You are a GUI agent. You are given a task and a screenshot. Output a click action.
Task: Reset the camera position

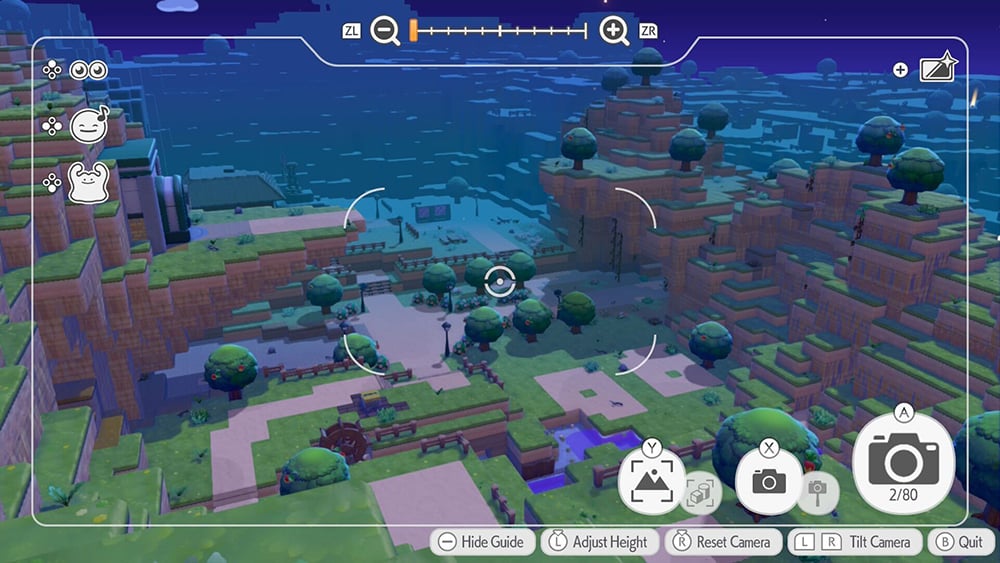[x=723, y=542]
